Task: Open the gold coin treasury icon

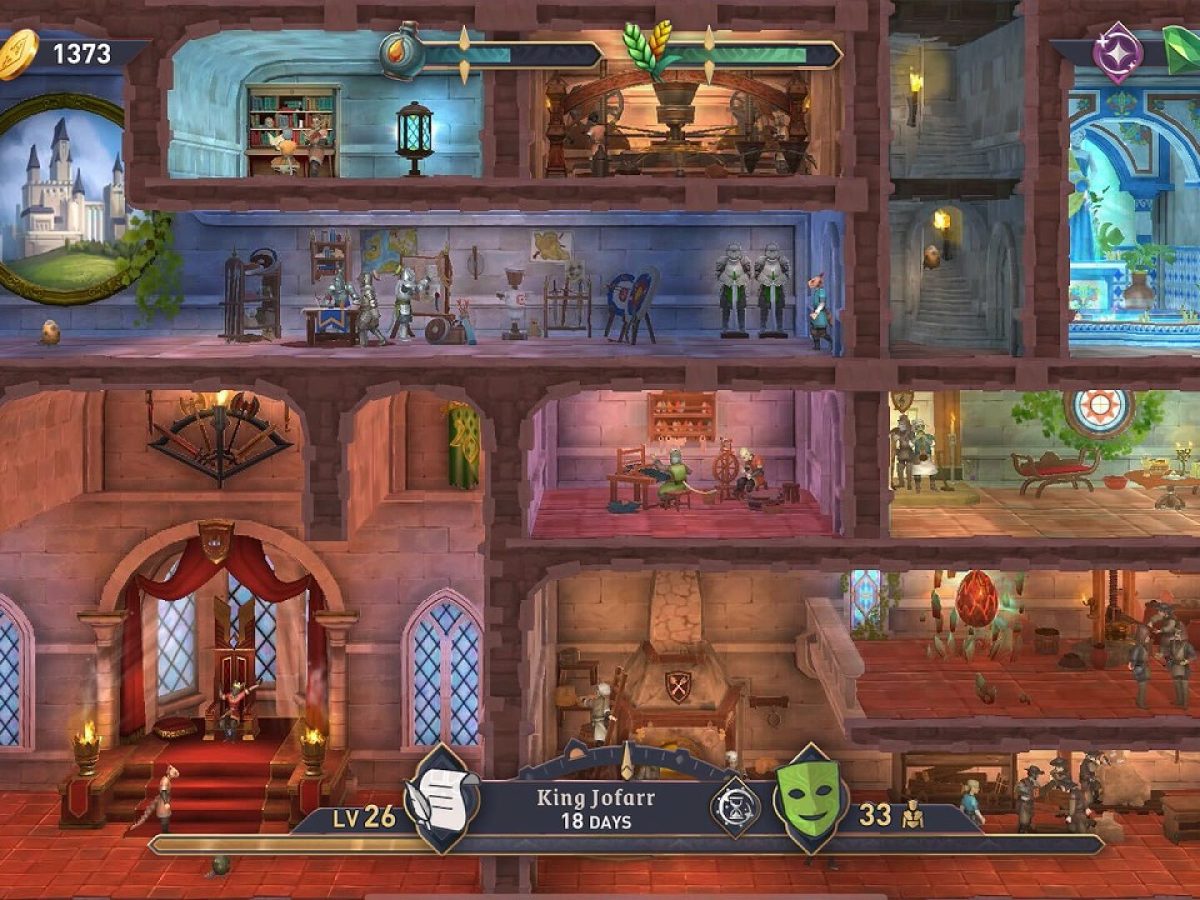Action: pyautogui.click(x=17, y=53)
